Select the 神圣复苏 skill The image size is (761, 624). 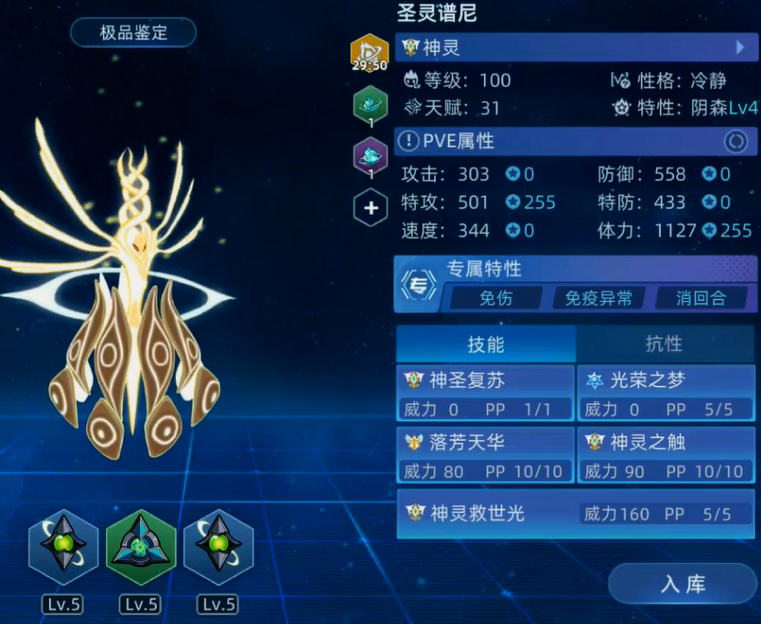(486, 393)
